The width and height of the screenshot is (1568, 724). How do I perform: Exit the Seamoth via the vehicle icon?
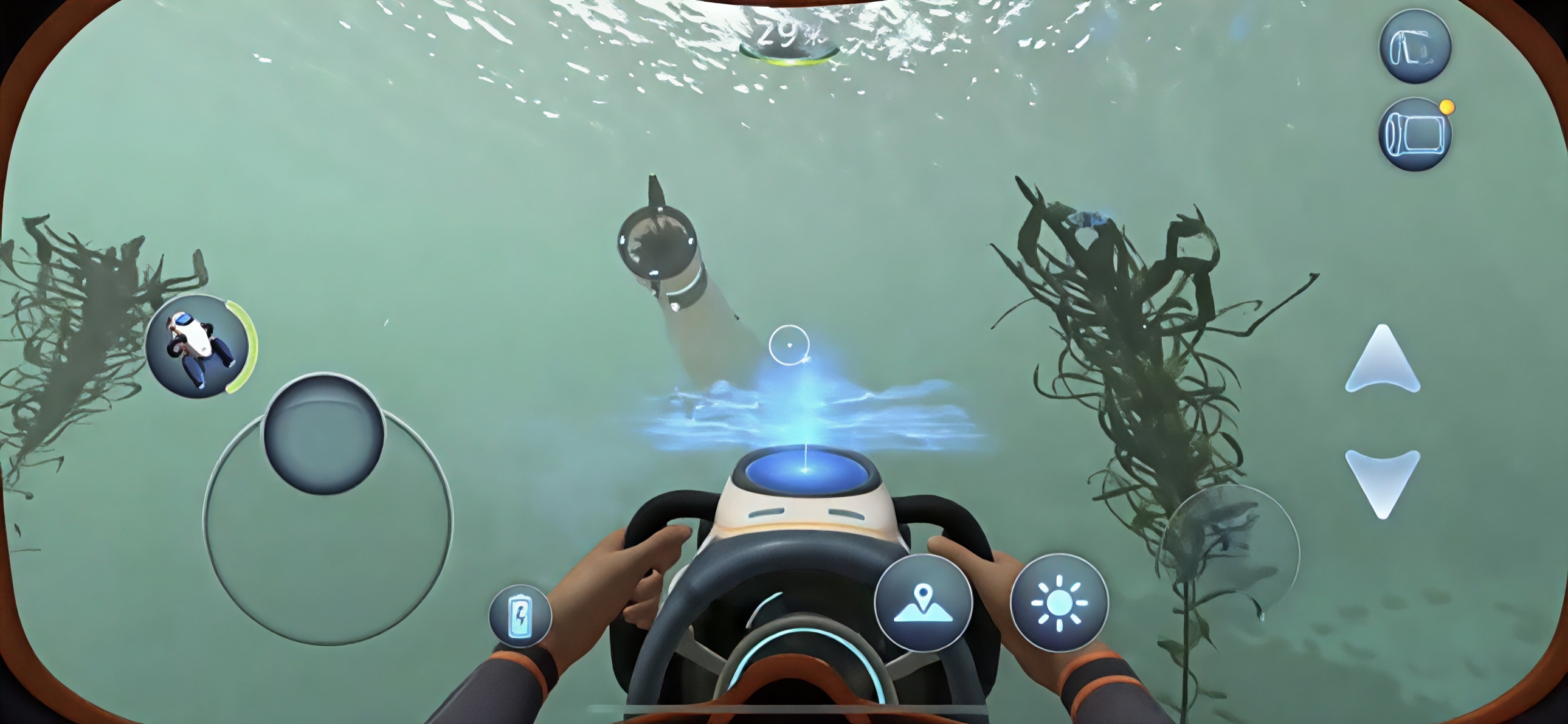point(197,345)
